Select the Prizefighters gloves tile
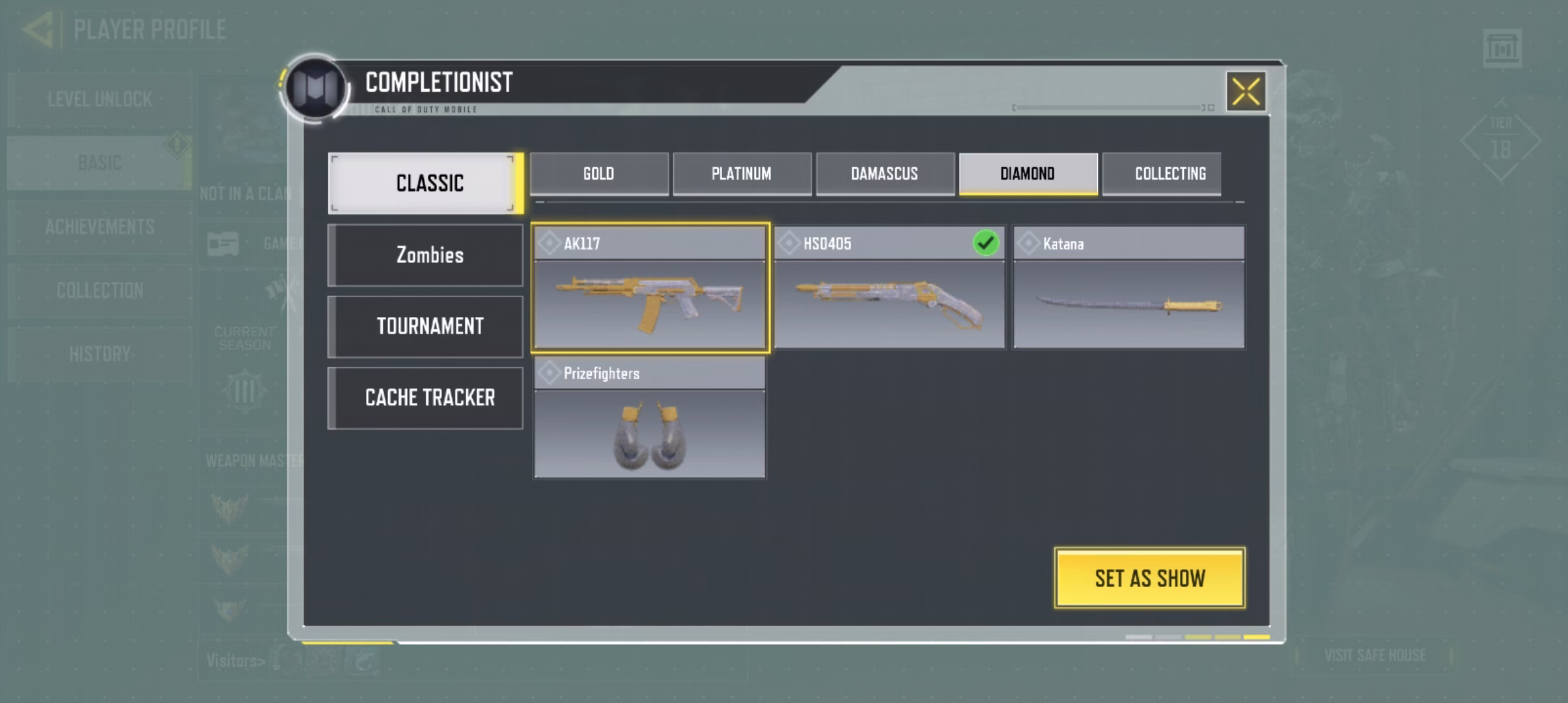The width and height of the screenshot is (1568, 703). pyautogui.click(x=650, y=418)
